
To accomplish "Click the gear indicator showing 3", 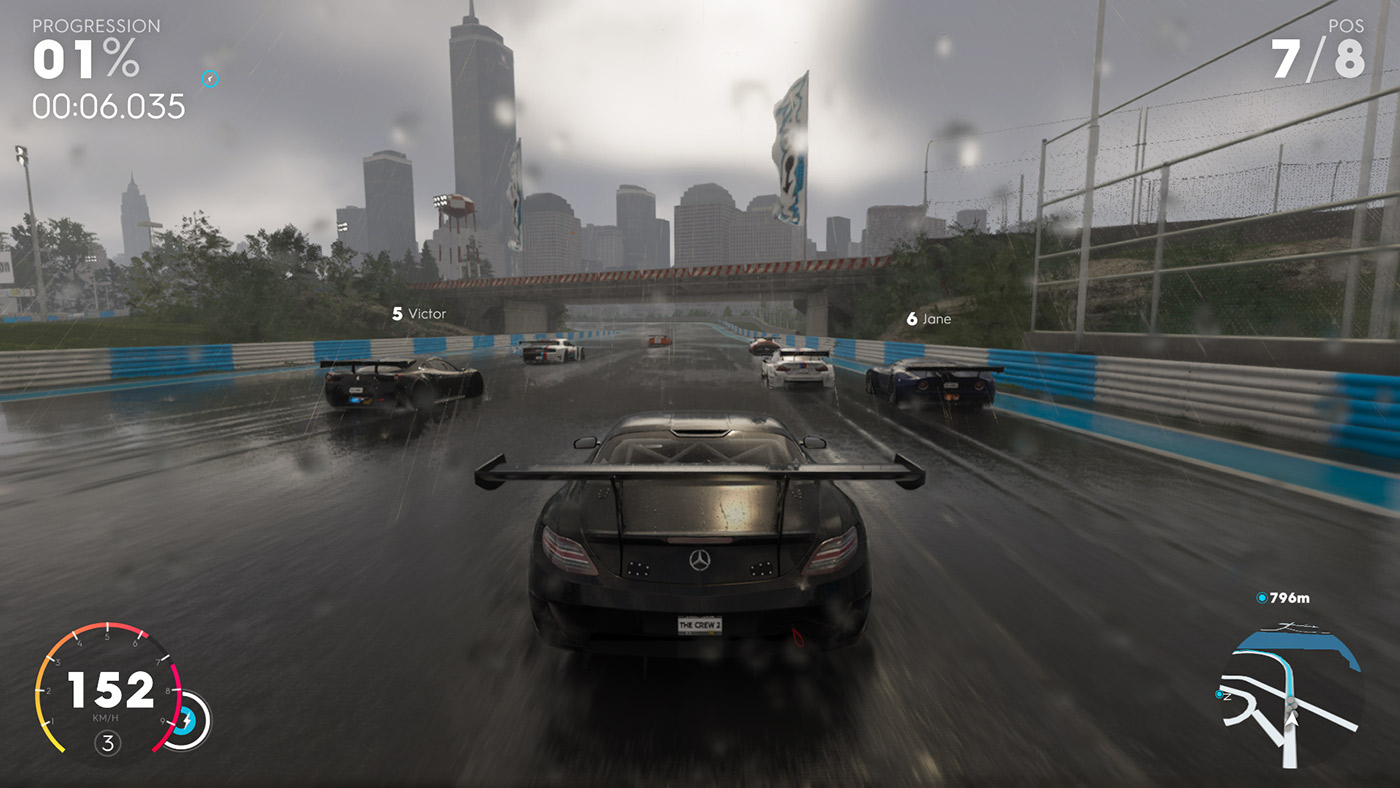I will [108, 742].
